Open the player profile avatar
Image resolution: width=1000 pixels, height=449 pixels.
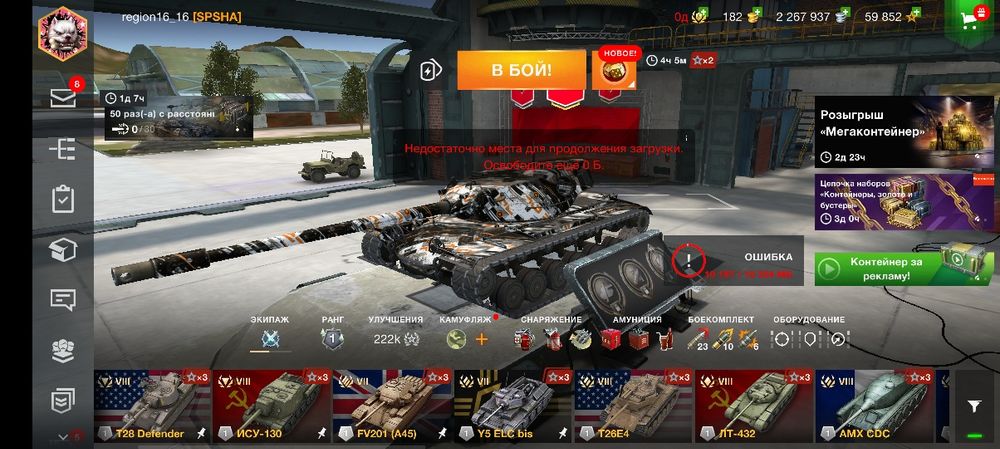[62, 34]
